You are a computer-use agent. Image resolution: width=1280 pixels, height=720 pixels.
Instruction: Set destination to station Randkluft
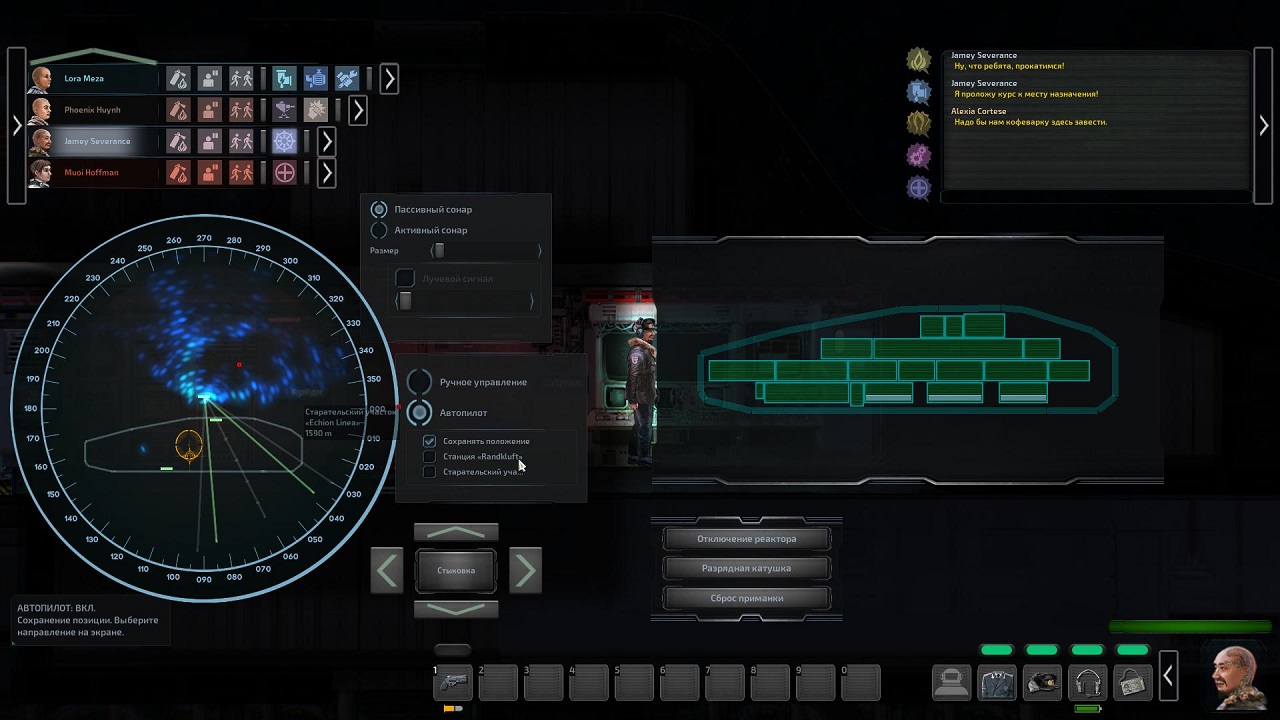point(430,457)
